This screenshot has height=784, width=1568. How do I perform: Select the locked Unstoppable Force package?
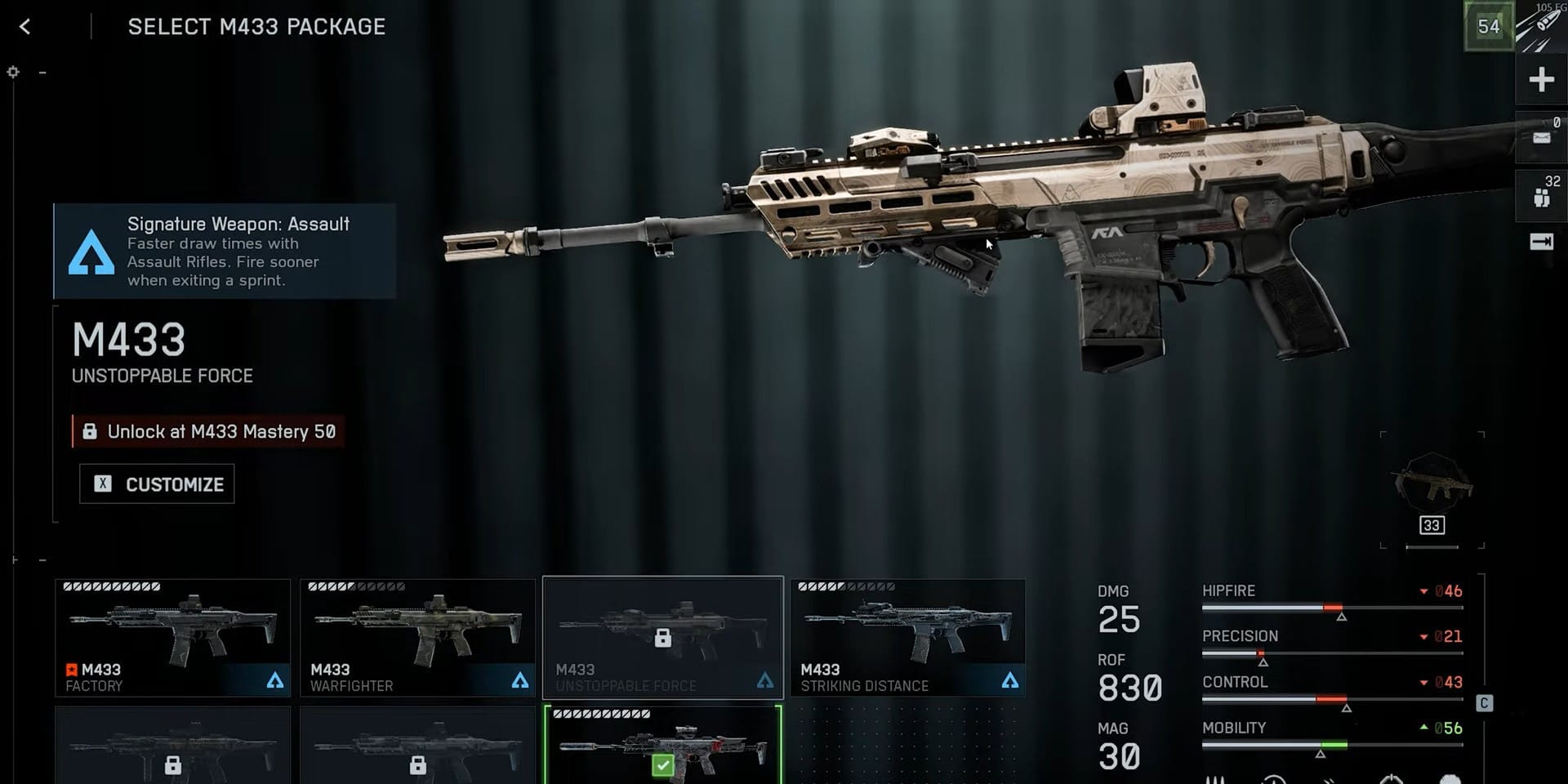(662, 638)
